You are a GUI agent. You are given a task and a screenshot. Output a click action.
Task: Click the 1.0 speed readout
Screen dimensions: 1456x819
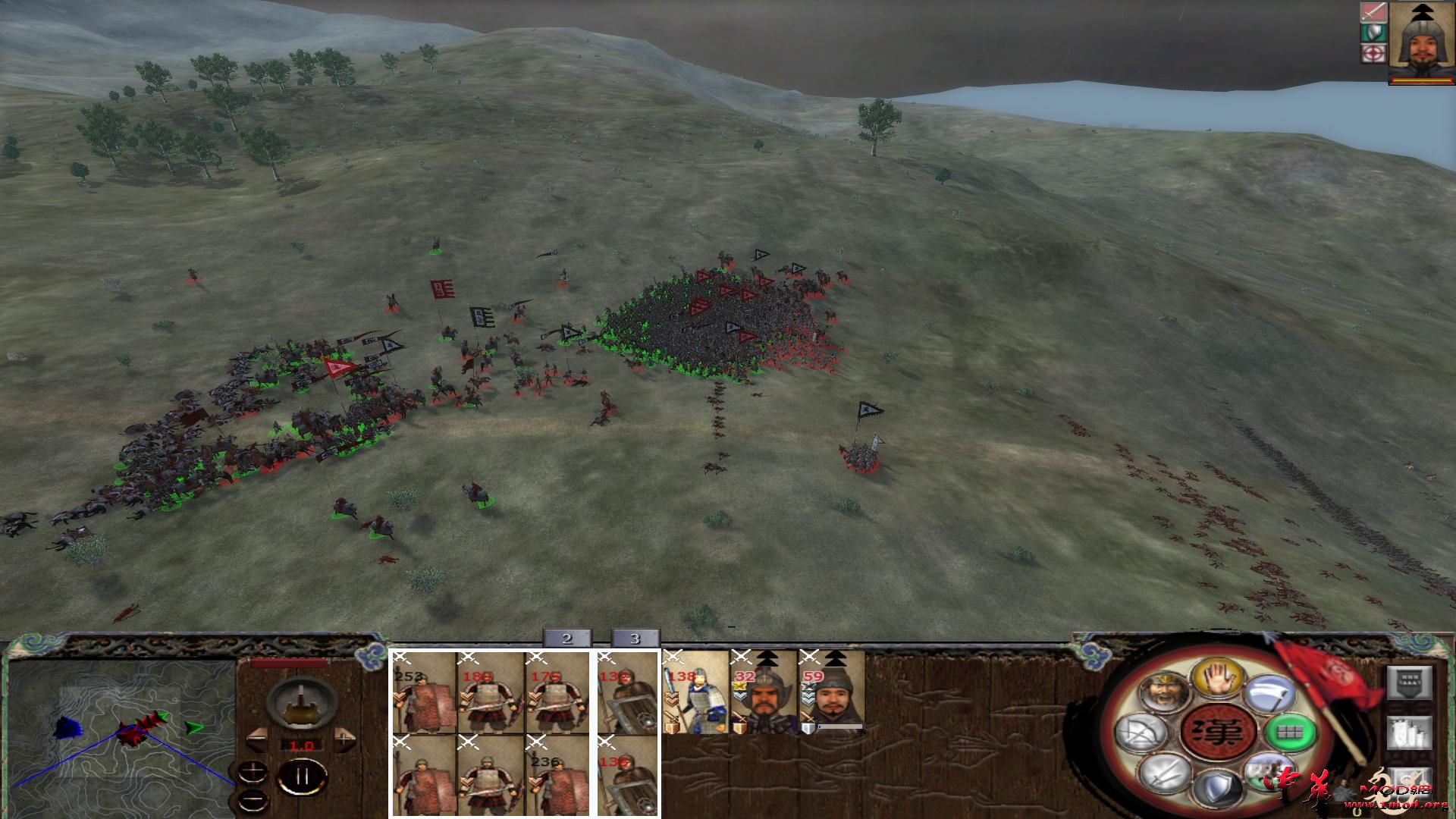[301, 745]
